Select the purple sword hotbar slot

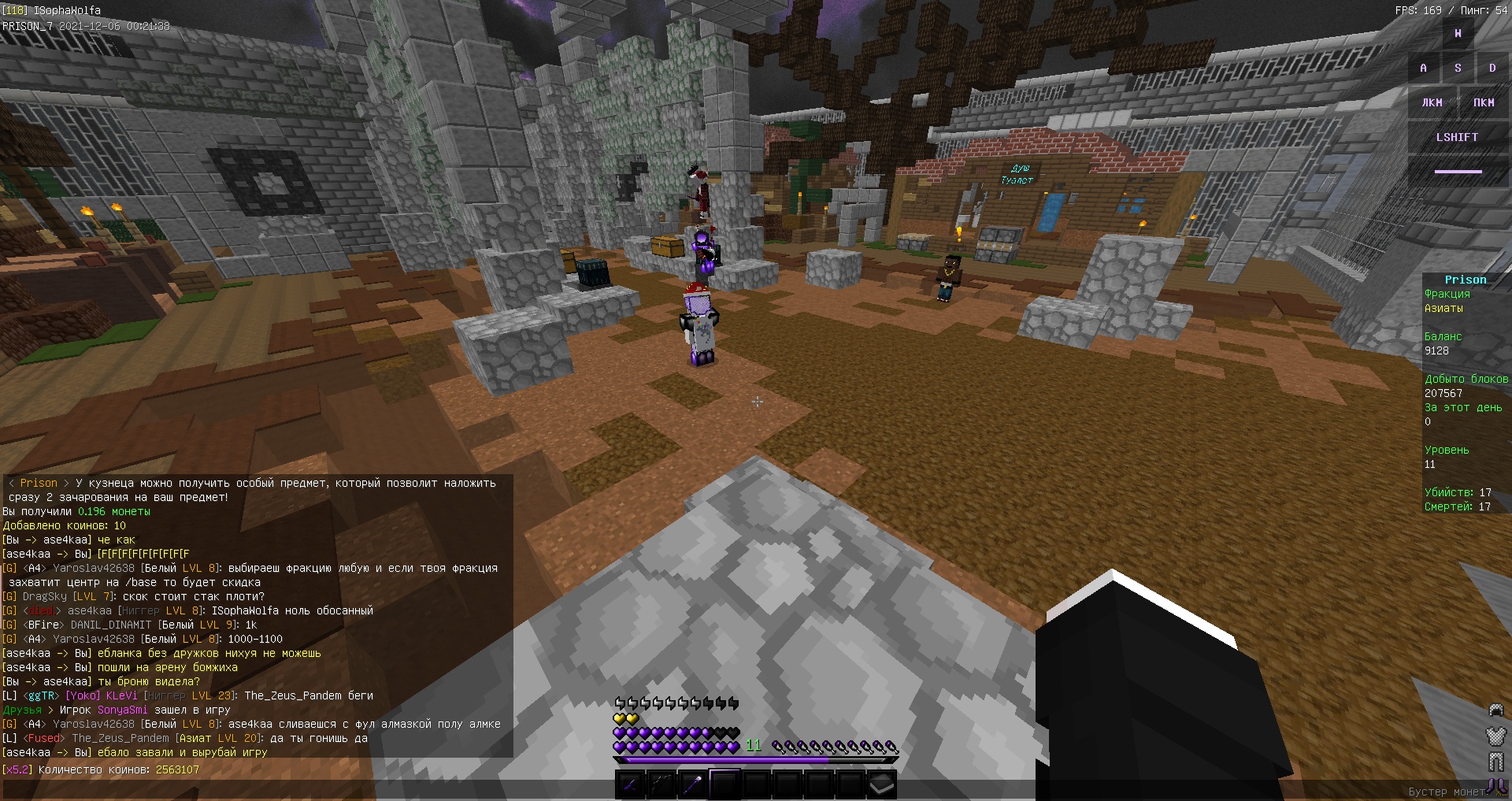point(630,784)
